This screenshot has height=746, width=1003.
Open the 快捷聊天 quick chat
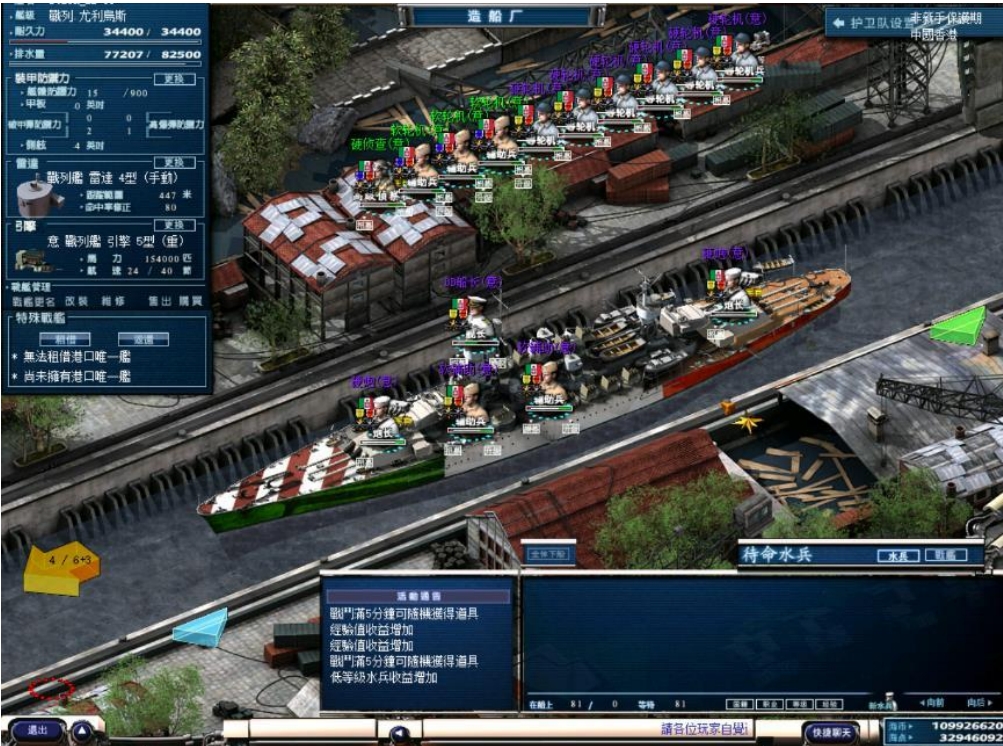coord(831,733)
